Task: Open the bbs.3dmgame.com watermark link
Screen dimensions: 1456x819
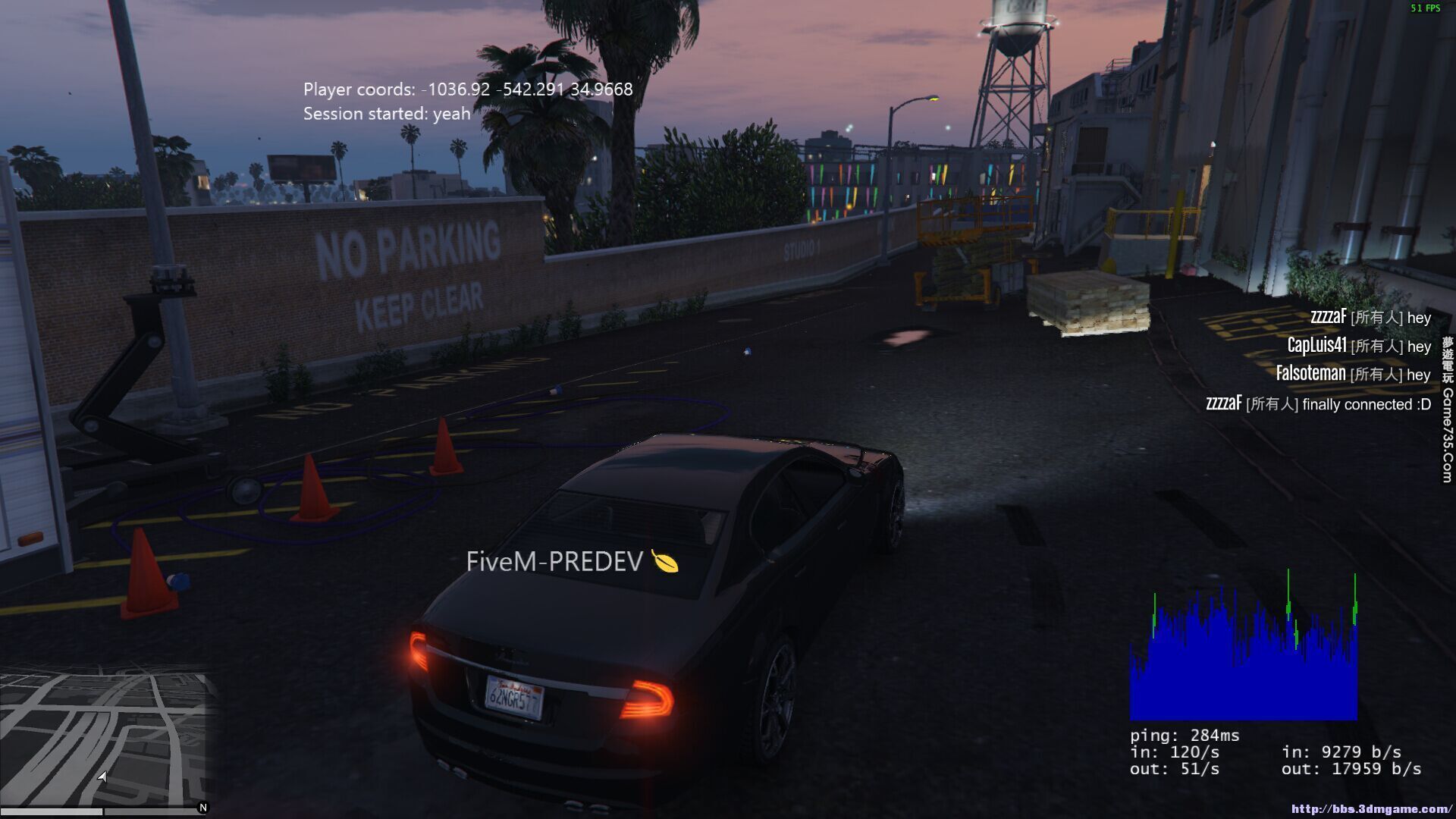Action: point(1371,809)
